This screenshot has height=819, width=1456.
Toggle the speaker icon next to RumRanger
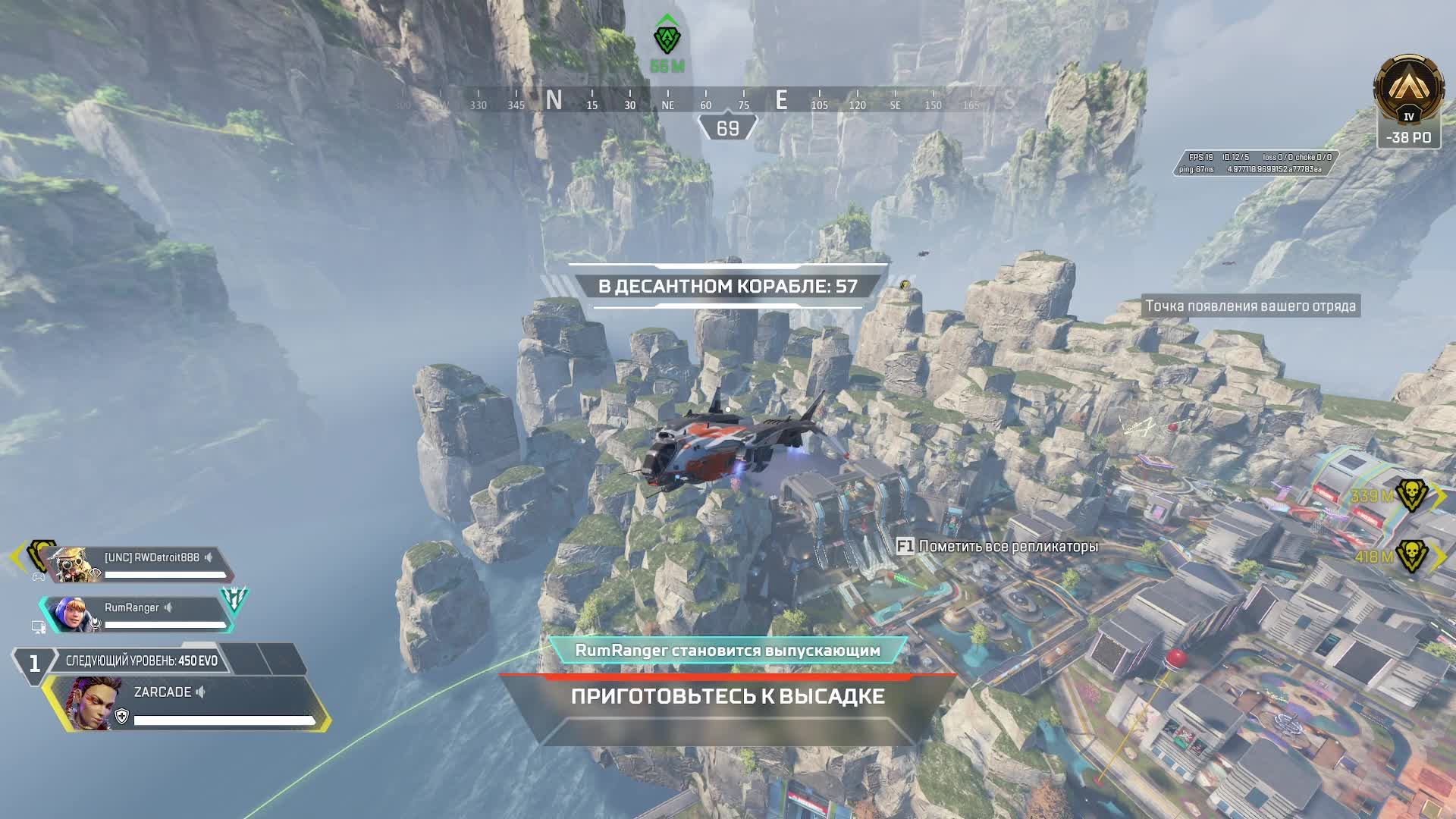(168, 607)
